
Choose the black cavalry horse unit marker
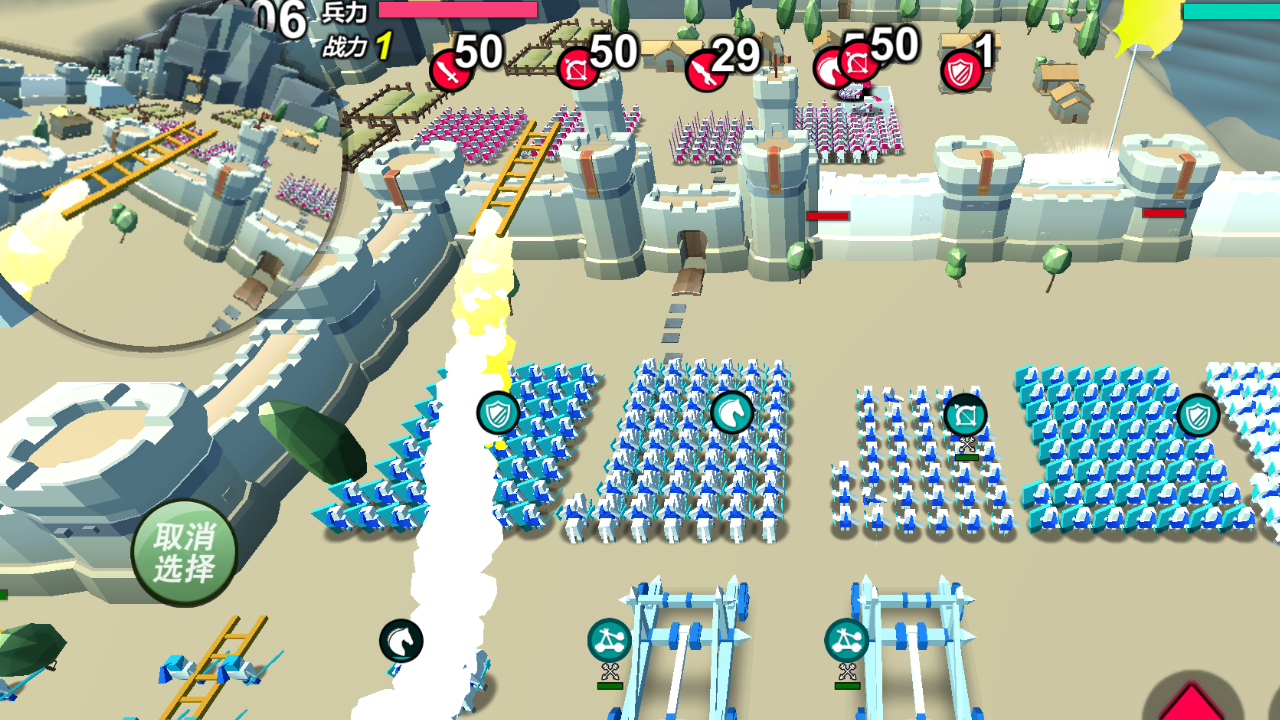click(x=401, y=641)
